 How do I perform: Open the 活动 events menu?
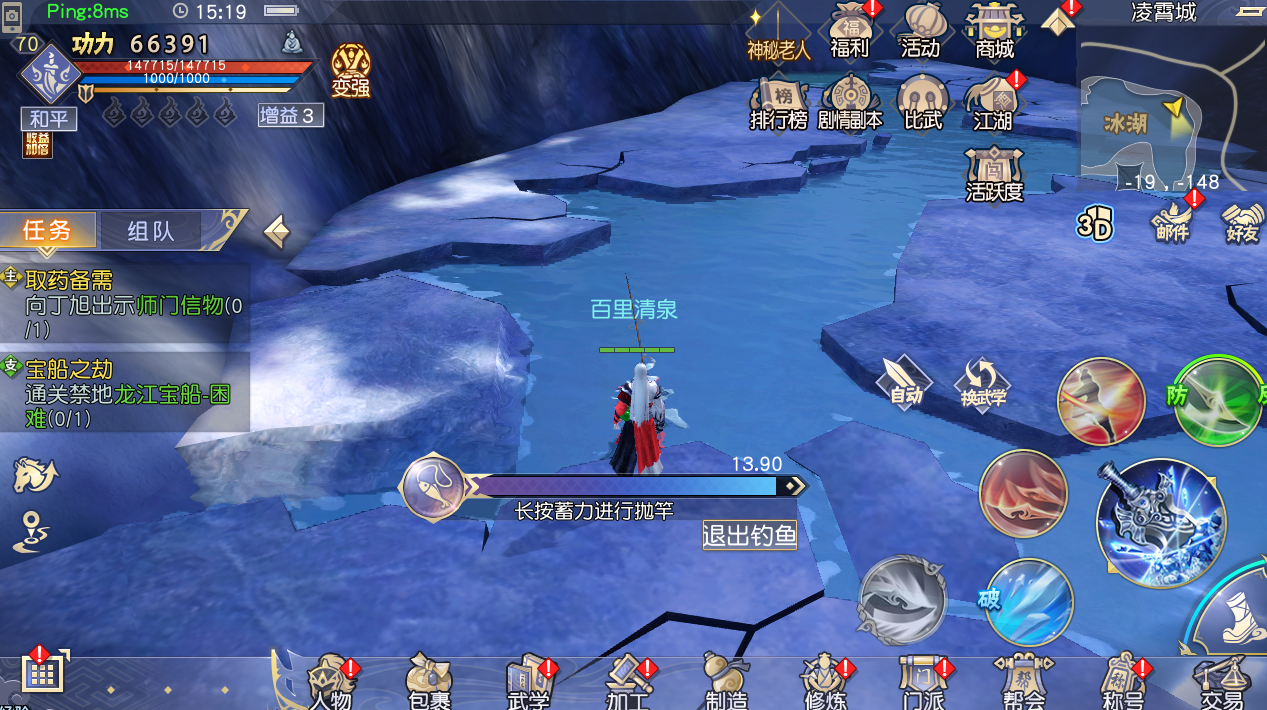921,32
